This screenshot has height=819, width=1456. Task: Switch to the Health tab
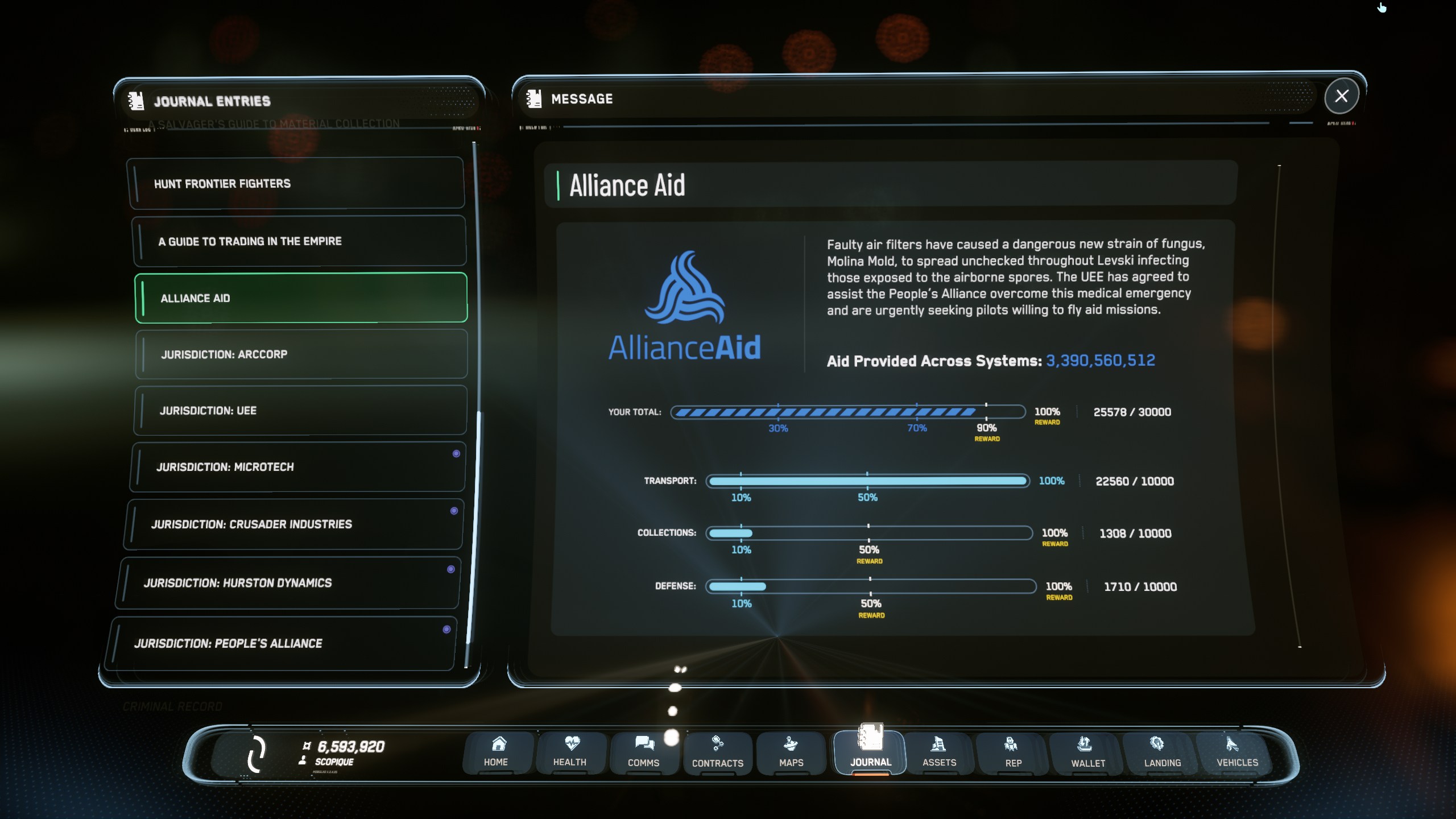click(x=569, y=752)
